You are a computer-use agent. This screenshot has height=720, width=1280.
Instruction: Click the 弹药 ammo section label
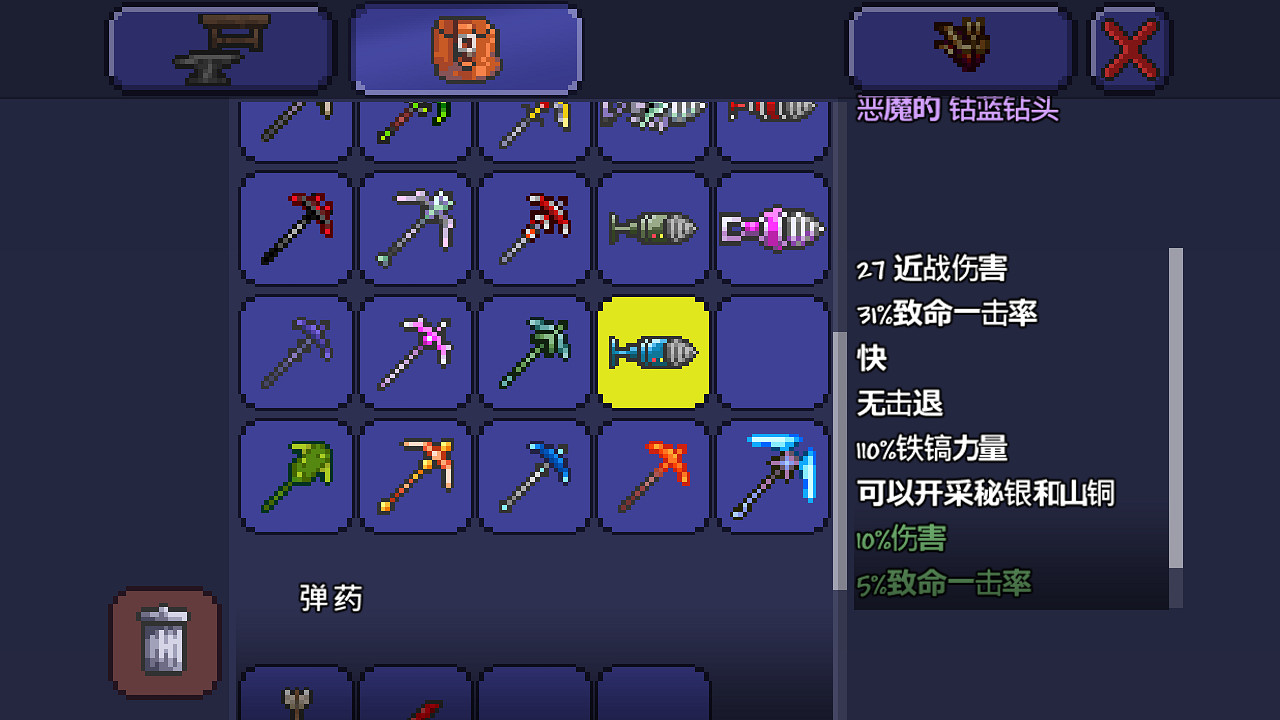[330, 597]
